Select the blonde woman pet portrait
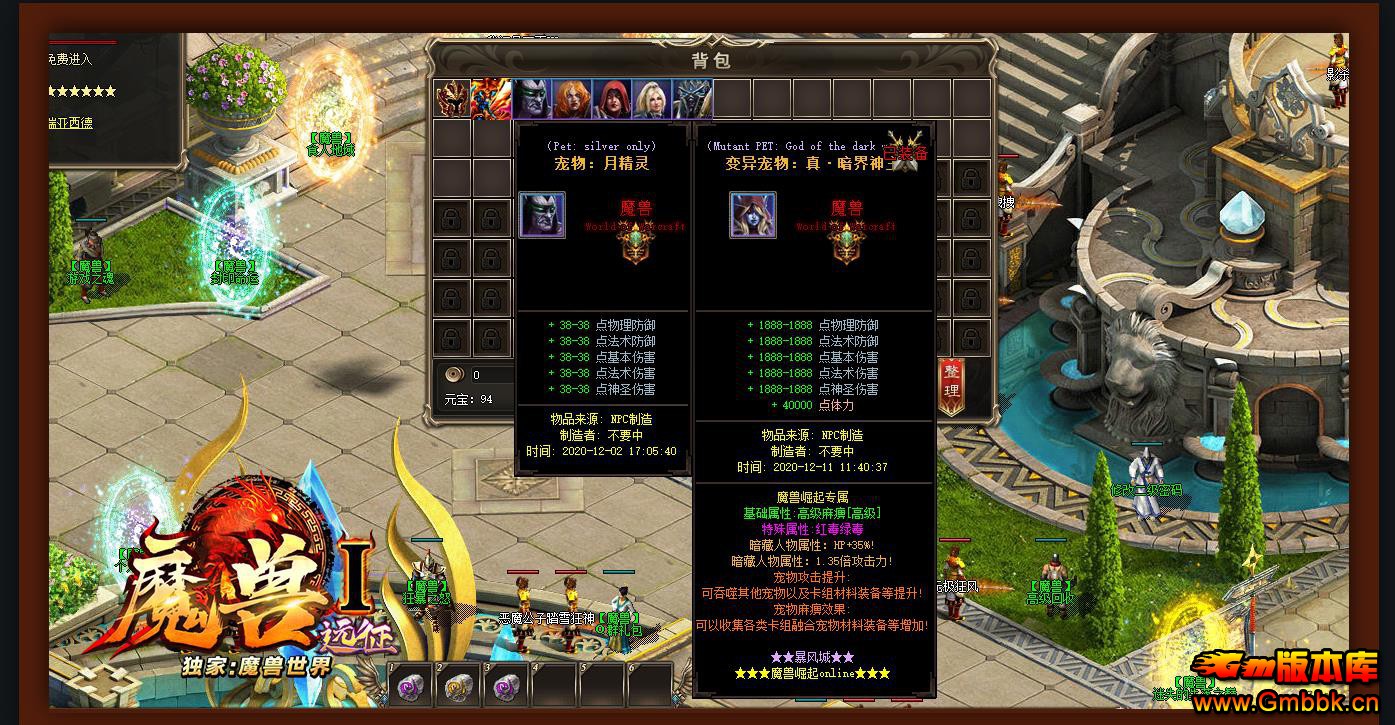1395x725 pixels. point(652,99)
